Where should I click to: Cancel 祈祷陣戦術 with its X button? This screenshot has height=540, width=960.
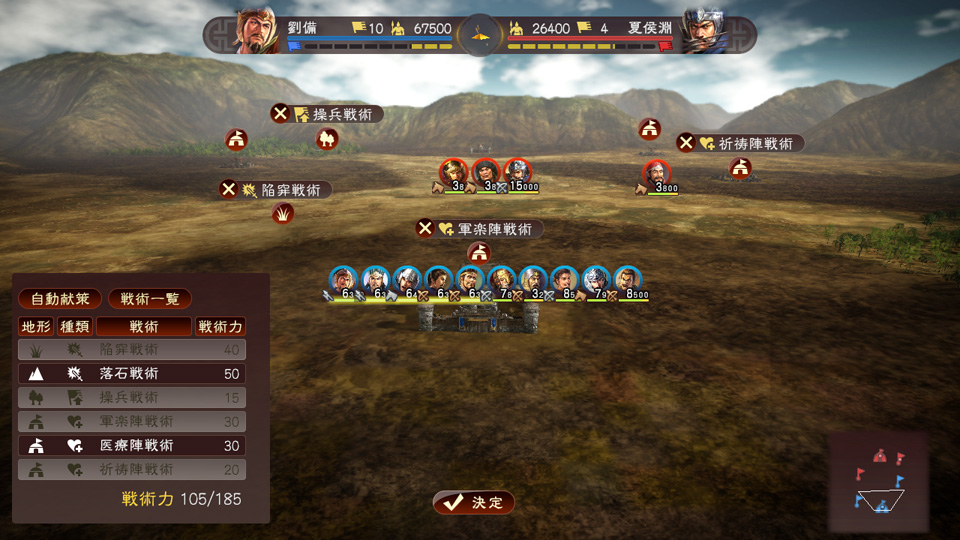[x=686, y=143]
